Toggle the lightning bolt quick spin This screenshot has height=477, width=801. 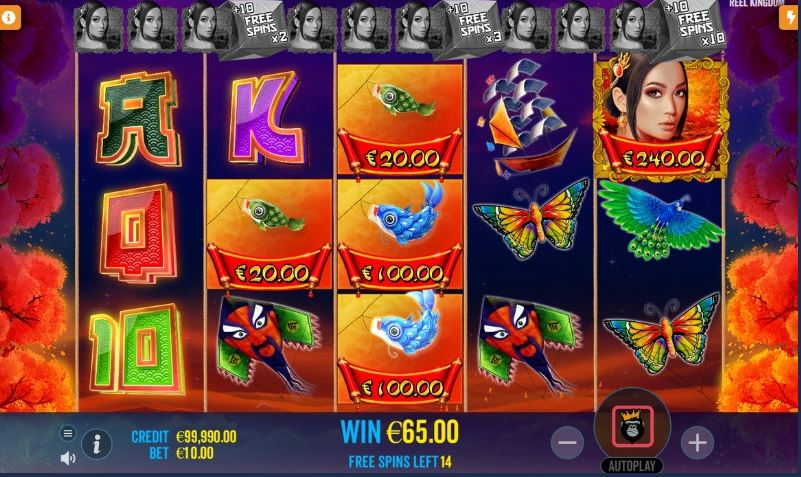pos(791,18)
